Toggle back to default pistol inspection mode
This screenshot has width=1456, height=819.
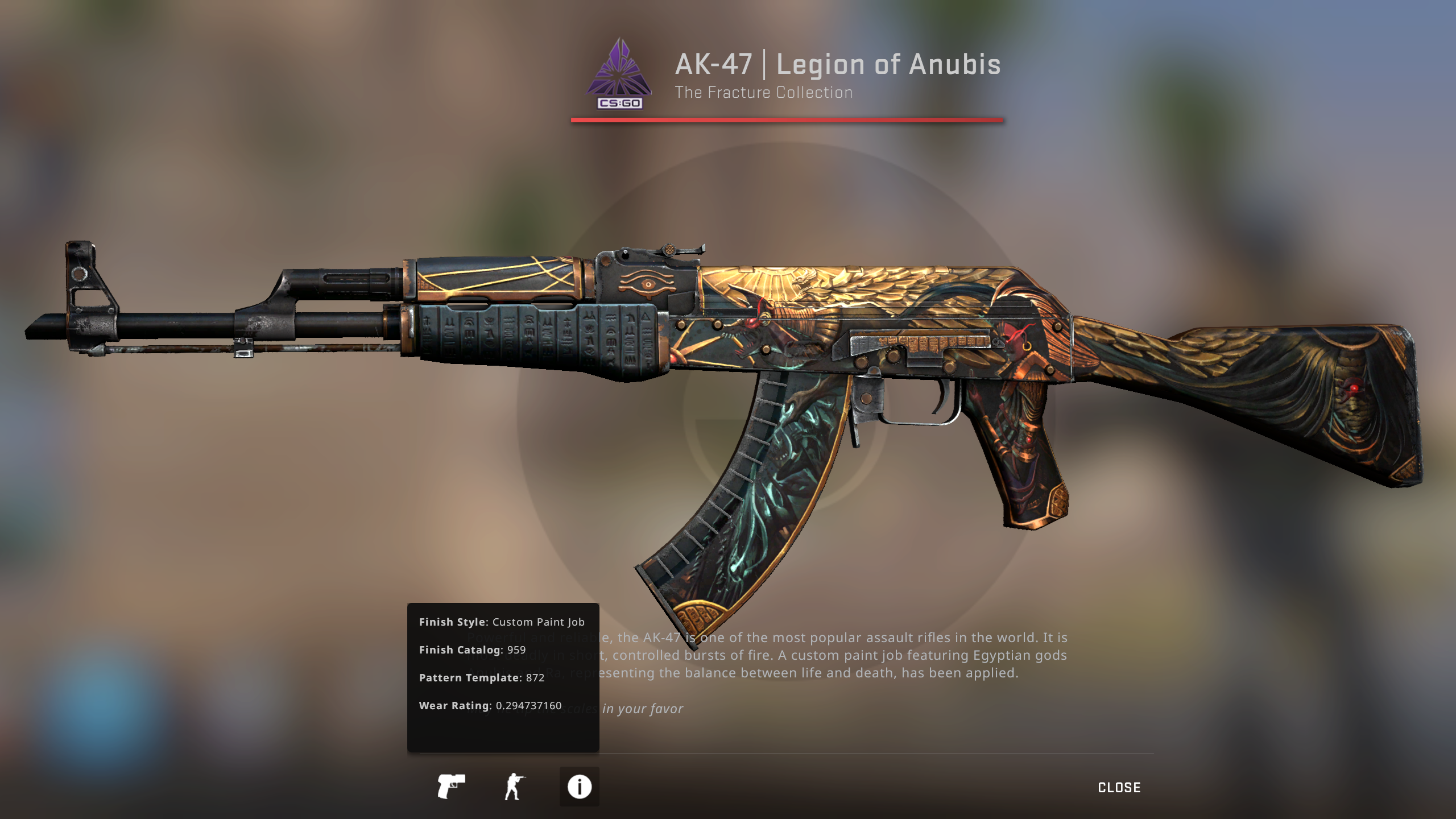(452, 787)
